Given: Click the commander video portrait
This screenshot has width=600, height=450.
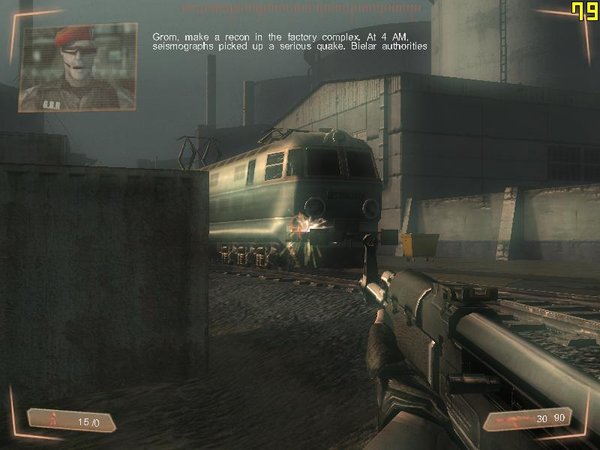Looking at the screenshot, I should [x=78, y=66].
